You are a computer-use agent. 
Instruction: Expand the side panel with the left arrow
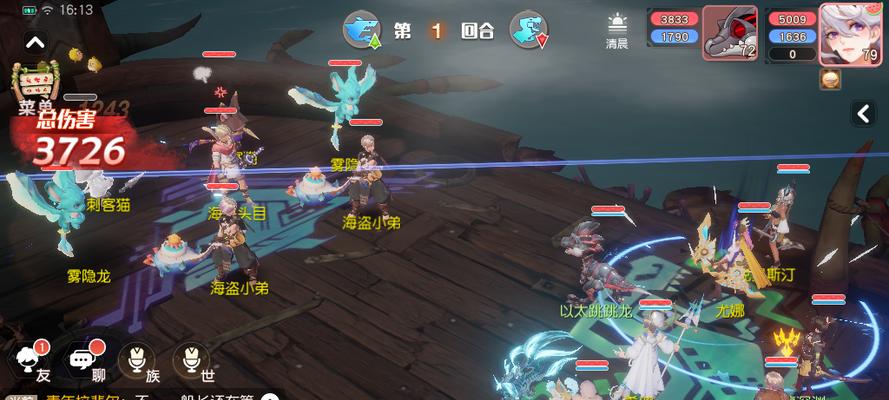click(x=862, y=113)
